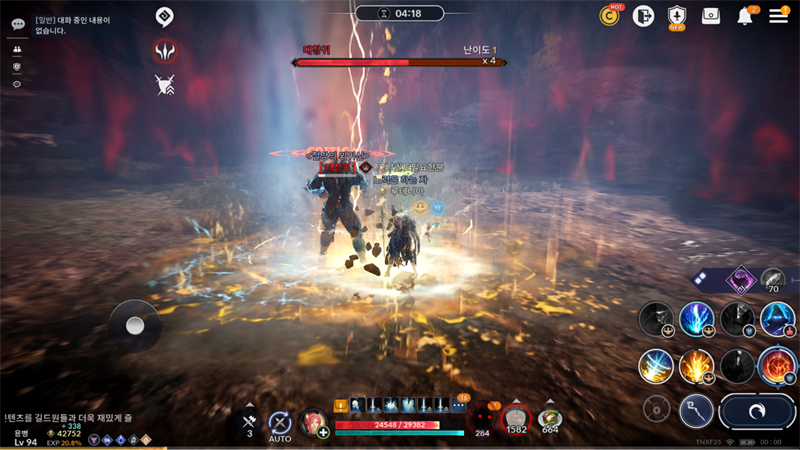
Task: Open the mail envelope icon
Action: pyautogui.click(x=711, y=15)
